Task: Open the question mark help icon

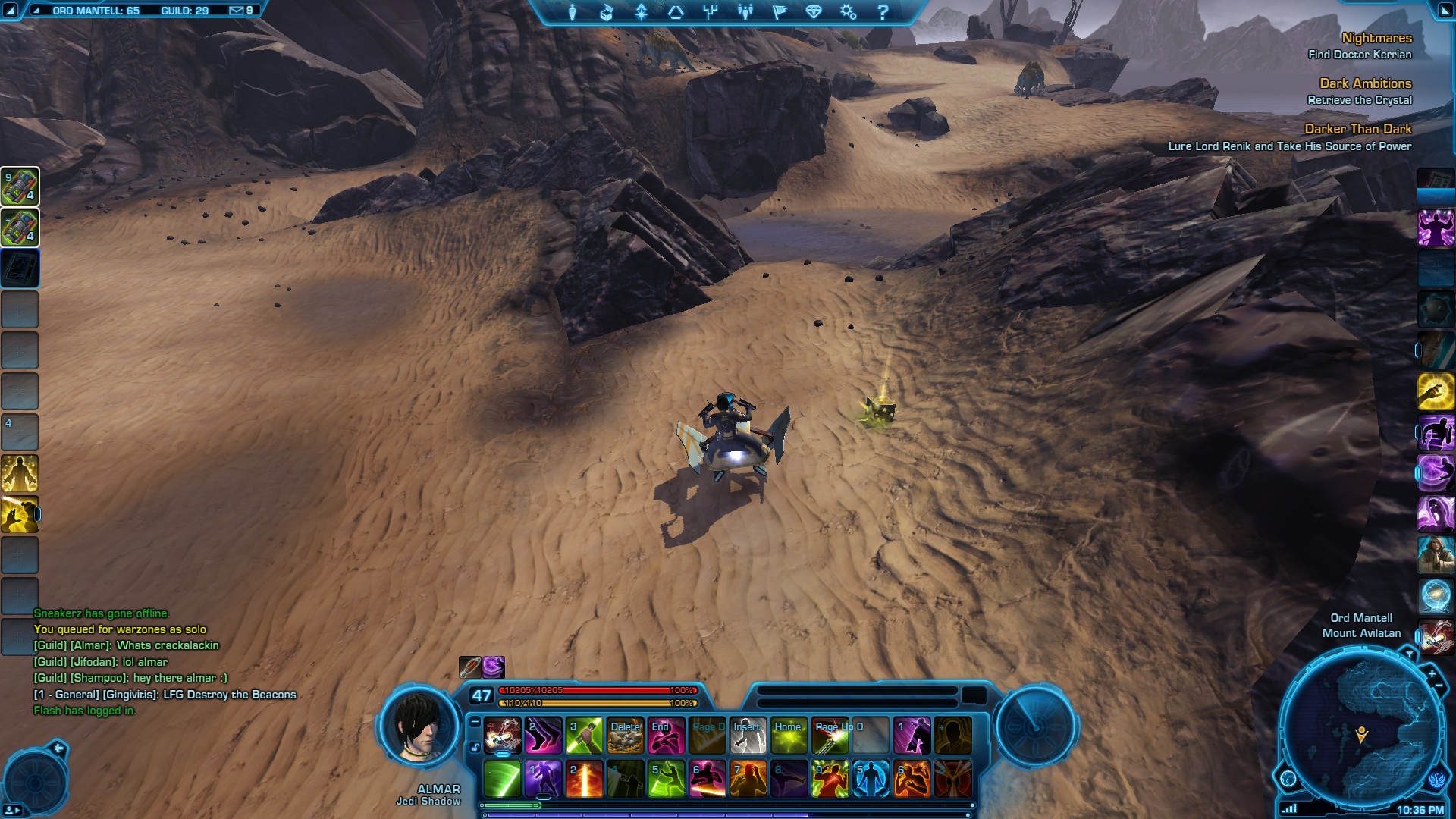Action: click(883, 12)
